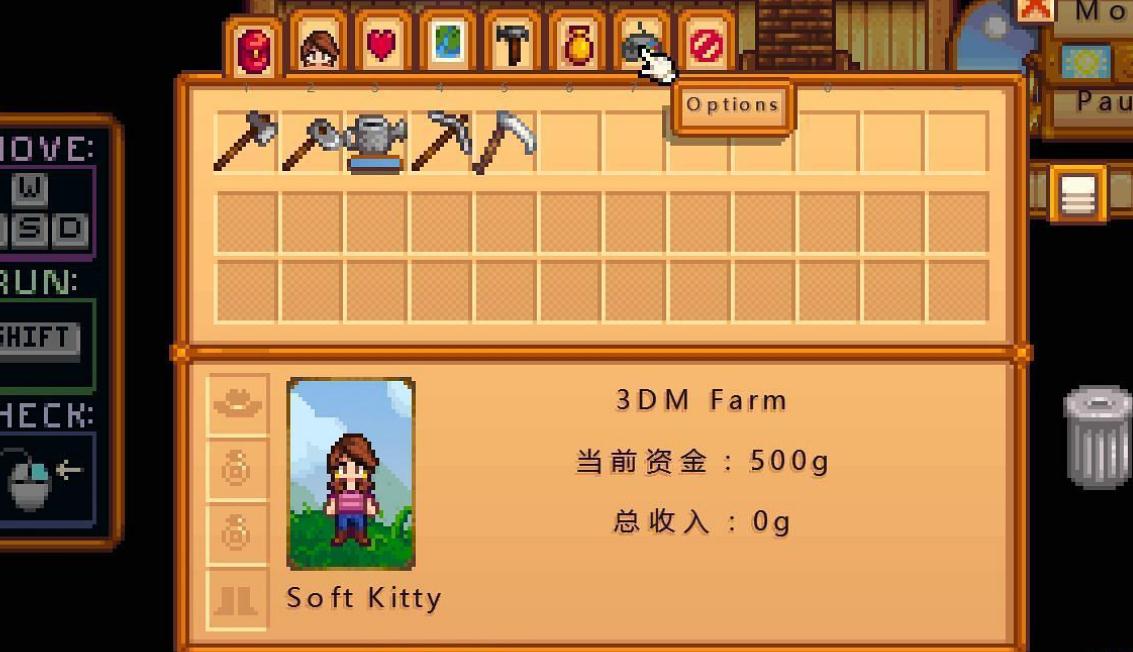Select the boots equipment slot
This screenshot has width=1133, height=652.
pyautogui.click(x=238, y=600)
